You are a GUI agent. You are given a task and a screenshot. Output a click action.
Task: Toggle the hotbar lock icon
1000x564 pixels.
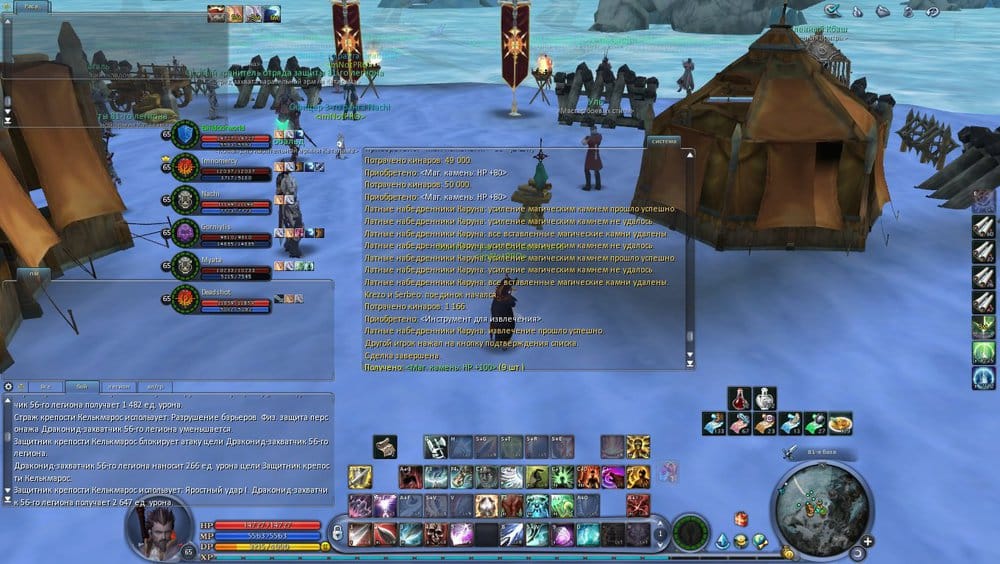coord(338,535)
